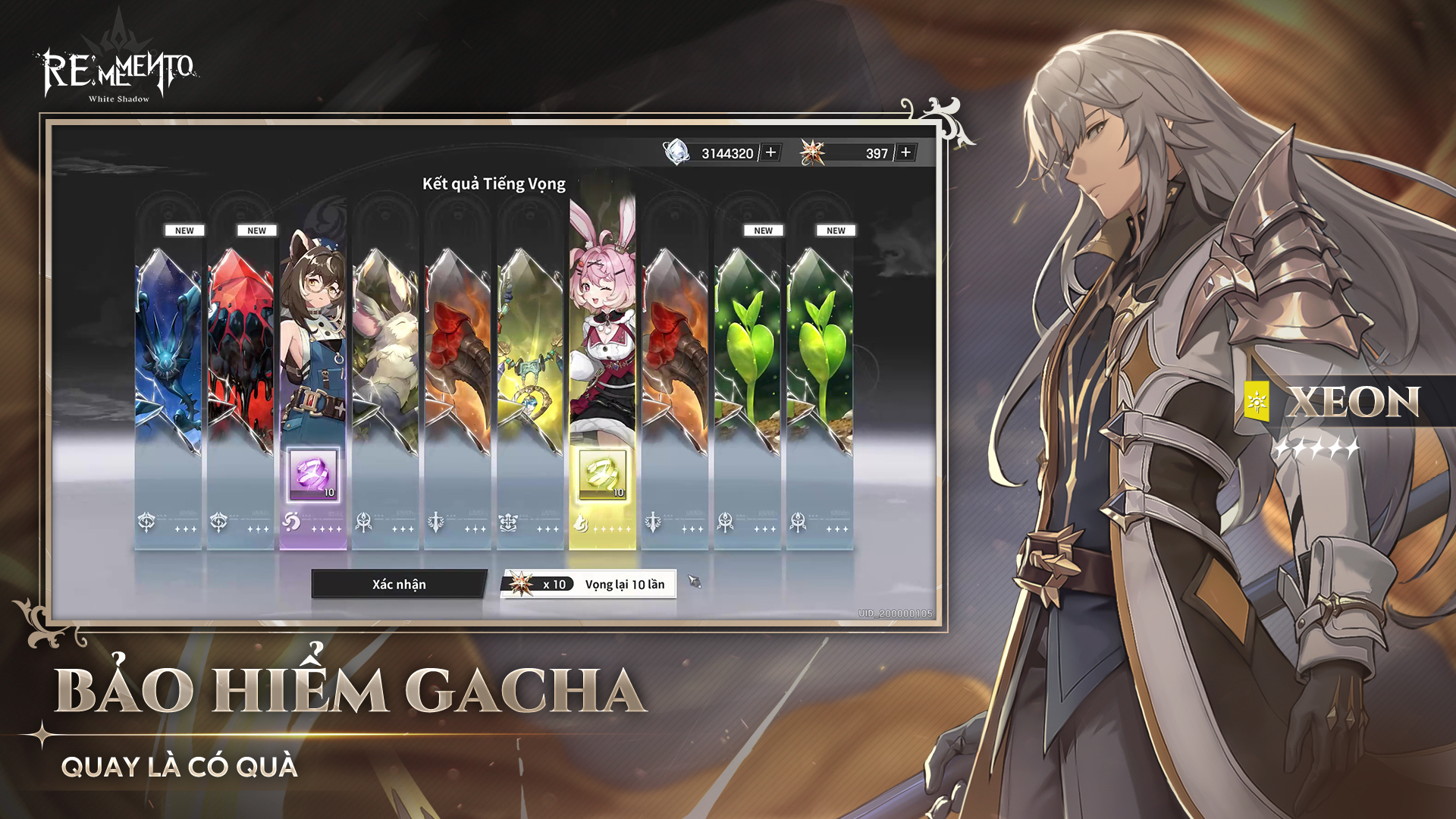Select the red crystal butterfly card

coord(240,356)
